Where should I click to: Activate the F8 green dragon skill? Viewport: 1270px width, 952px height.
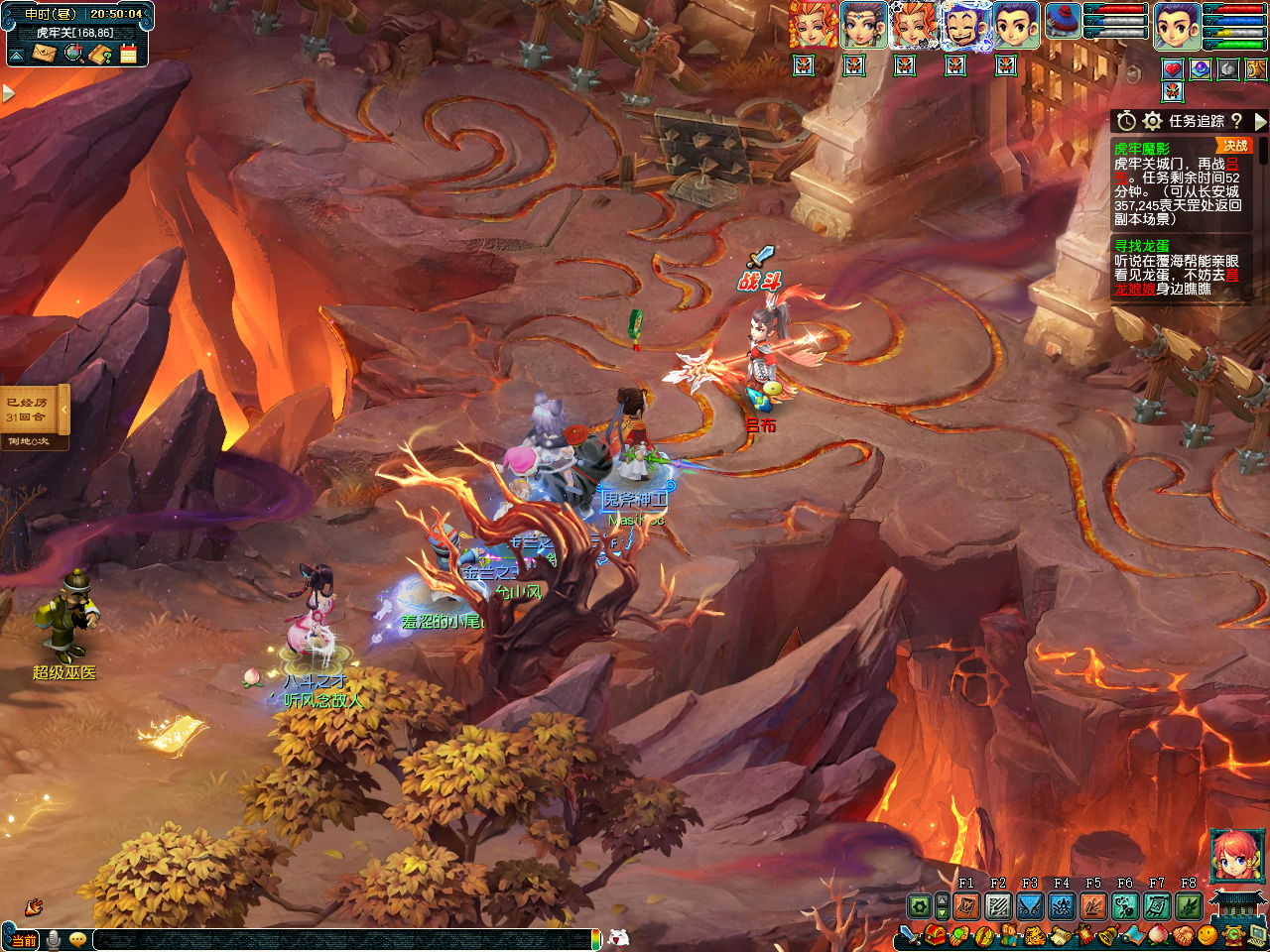1189,905
